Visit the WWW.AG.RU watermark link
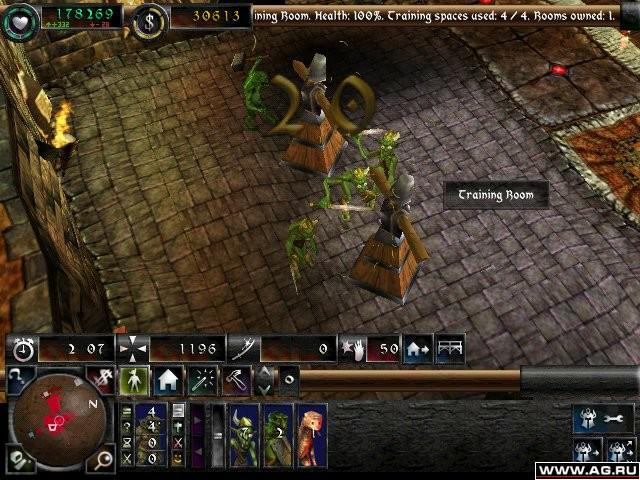This screenshot has width=640, height=480. pyautogui.click(x=586, y=468)
